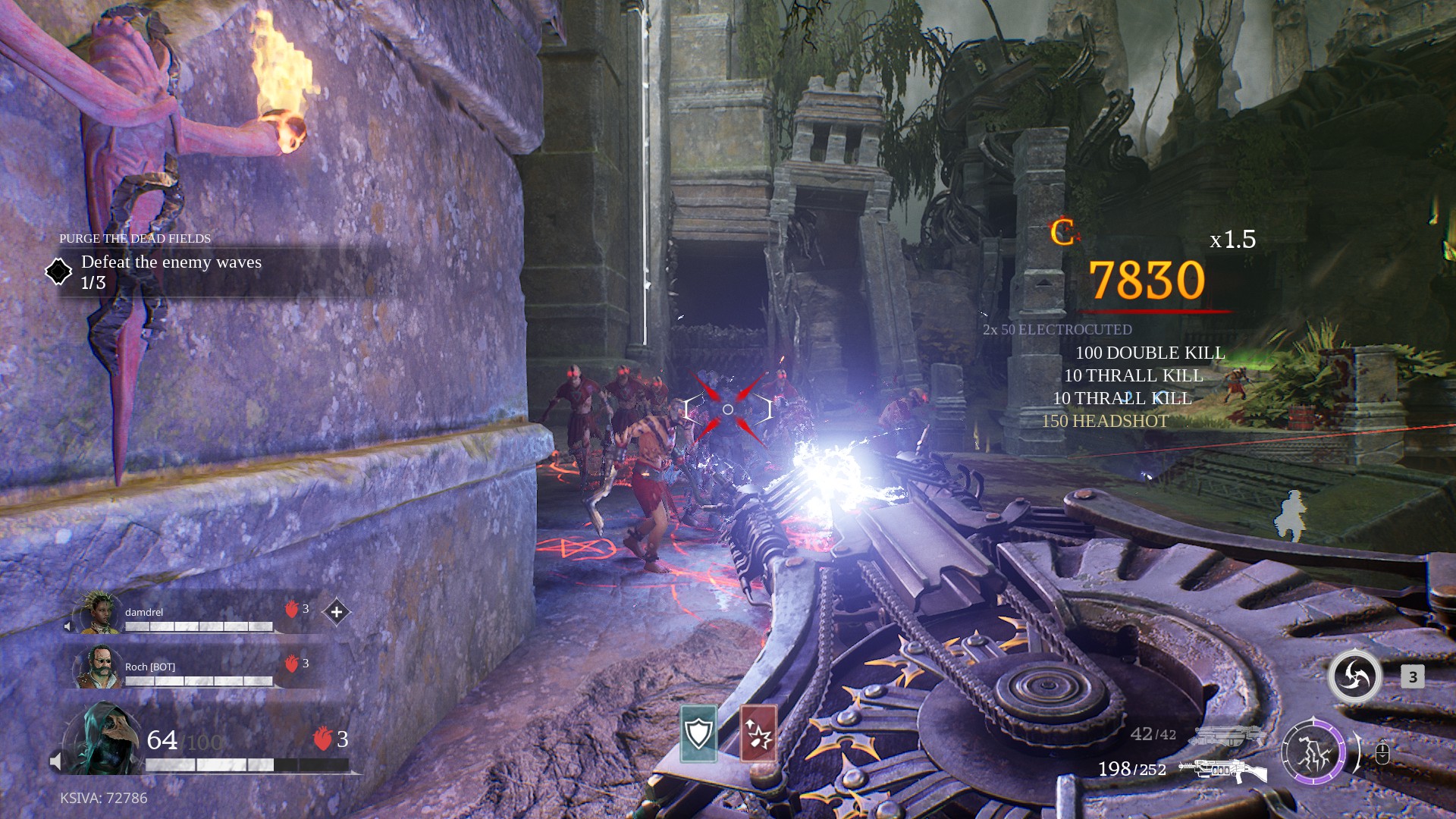Select the 'Defeat the enemy waves' objective tracker
The width and height of the screenshot is (1456, 819).
(x=171, y=271)
